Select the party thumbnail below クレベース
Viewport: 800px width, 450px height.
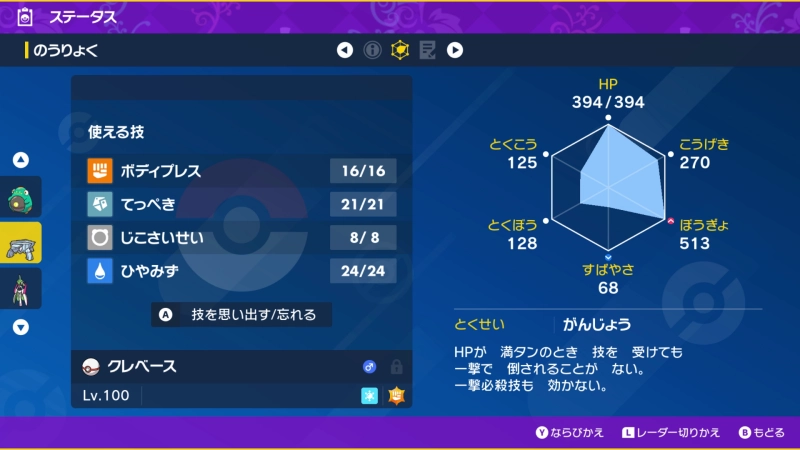tap(21, 288)
